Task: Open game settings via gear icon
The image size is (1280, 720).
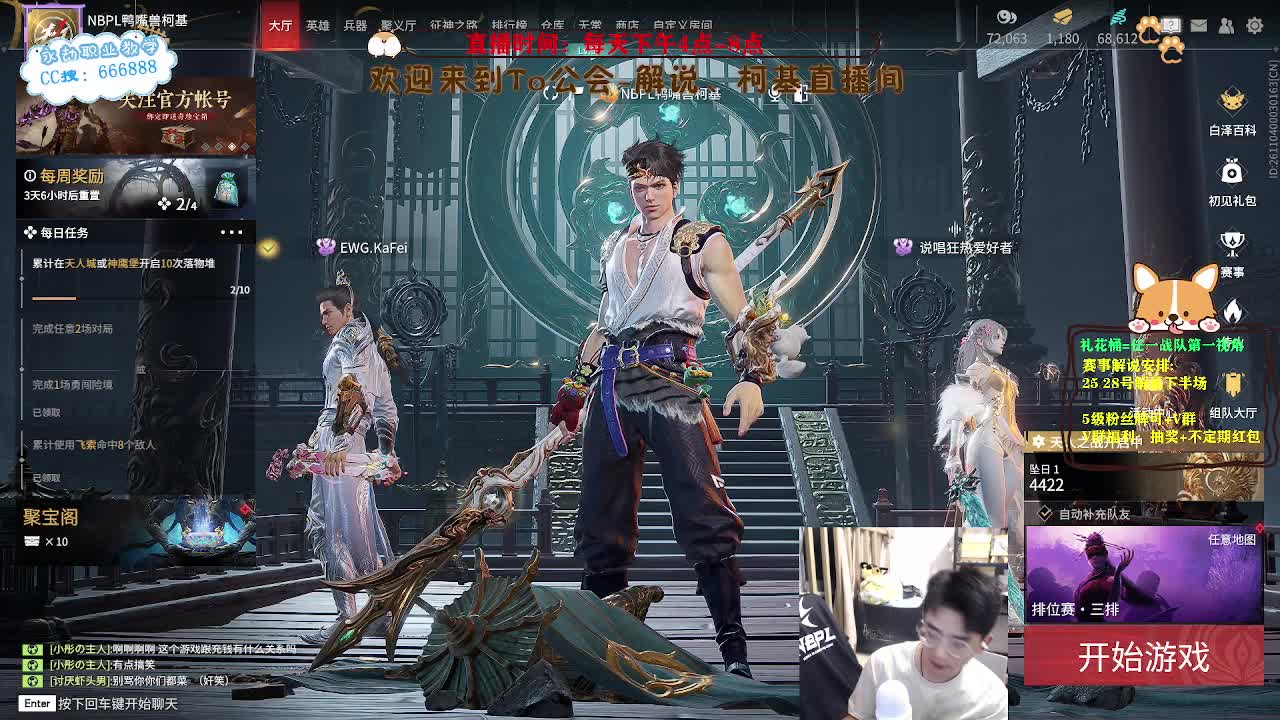Action: coord(1254,24)
